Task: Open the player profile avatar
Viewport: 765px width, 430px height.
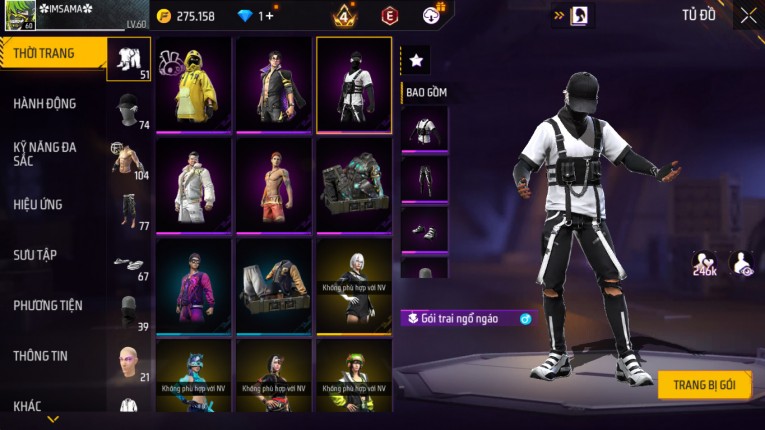Action: 19,17
